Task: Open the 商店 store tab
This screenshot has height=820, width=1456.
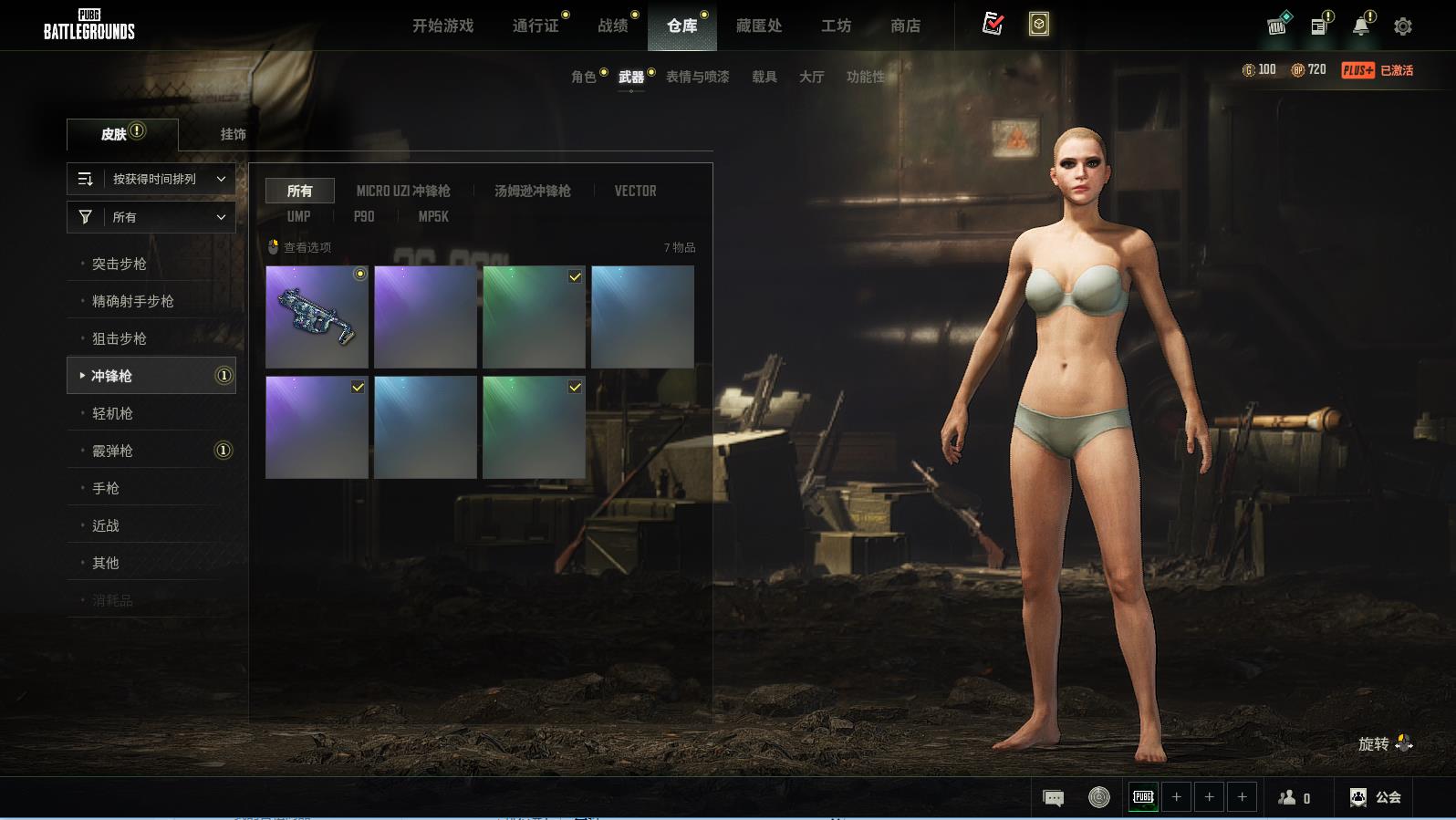Action: click(x=905, y=26)
